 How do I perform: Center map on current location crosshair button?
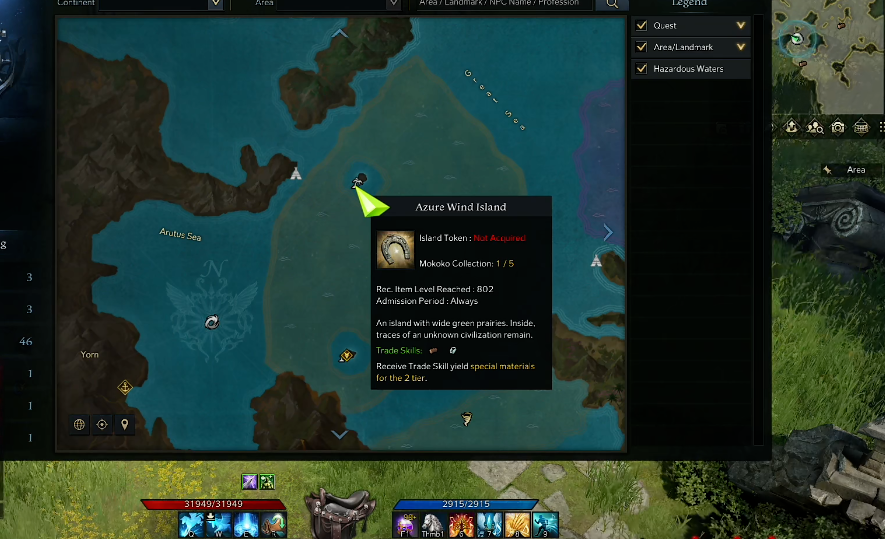click(x=102, y=424)
